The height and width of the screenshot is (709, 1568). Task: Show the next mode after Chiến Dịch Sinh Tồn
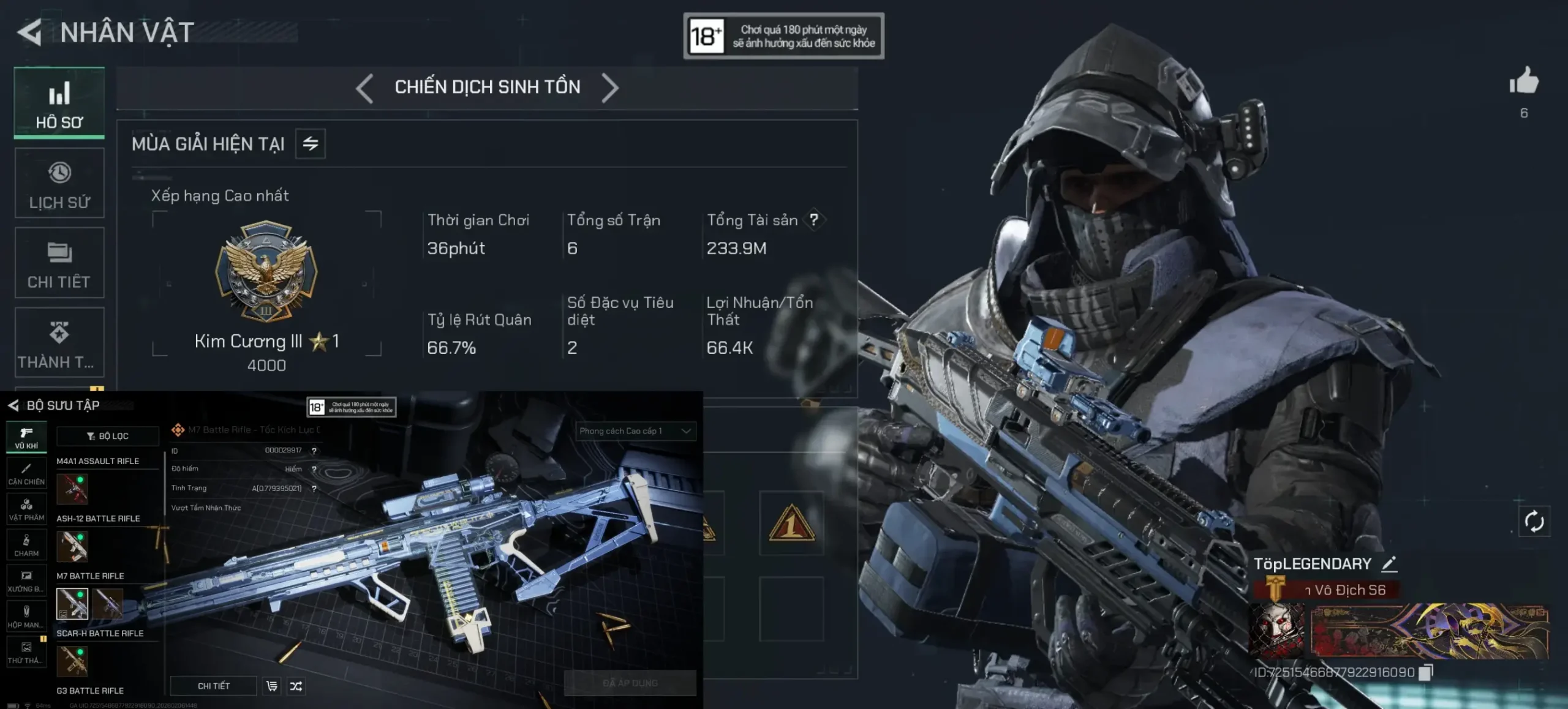[610, 88]
